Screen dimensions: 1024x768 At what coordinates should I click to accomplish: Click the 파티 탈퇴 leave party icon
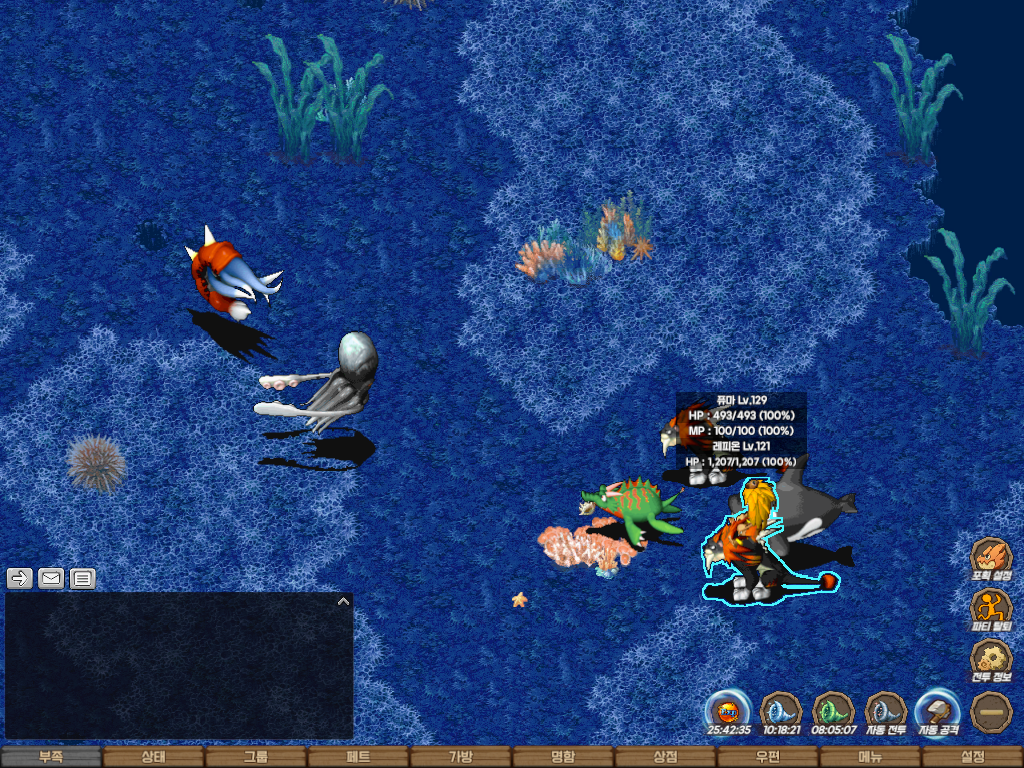point(991,608)
